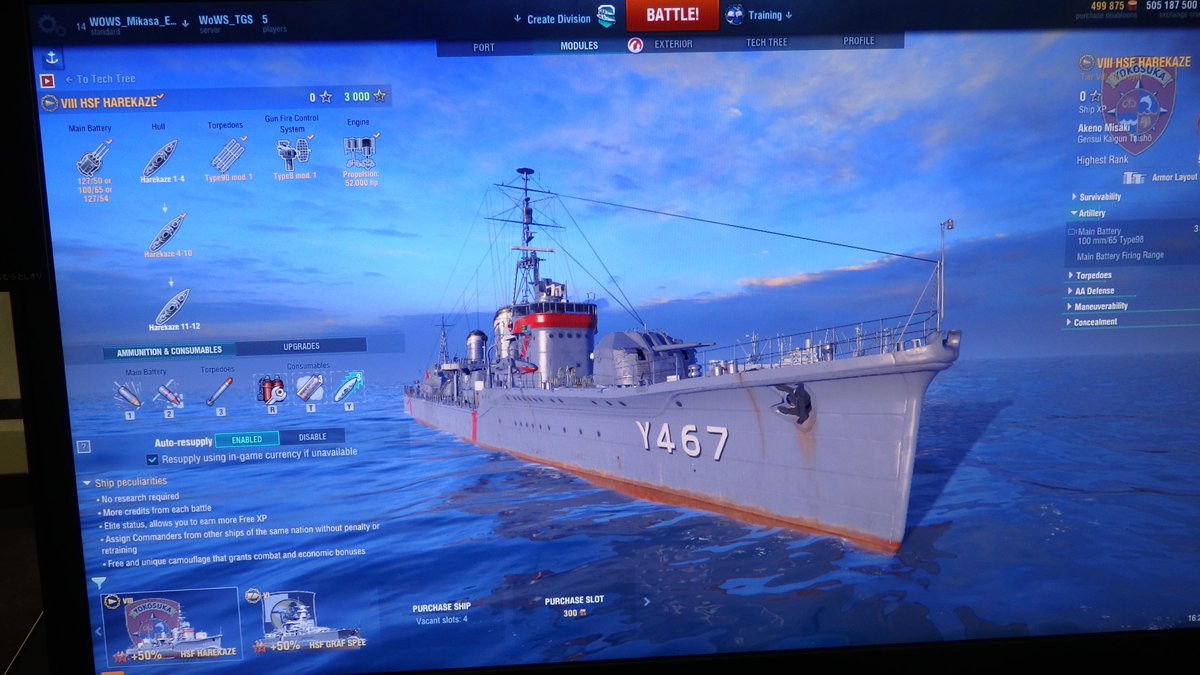The width and height of the screenshot is (1200, 675).
Task: Select the Type90 mod. 1 torpedoes module
Action: click(x=228, y=156)
